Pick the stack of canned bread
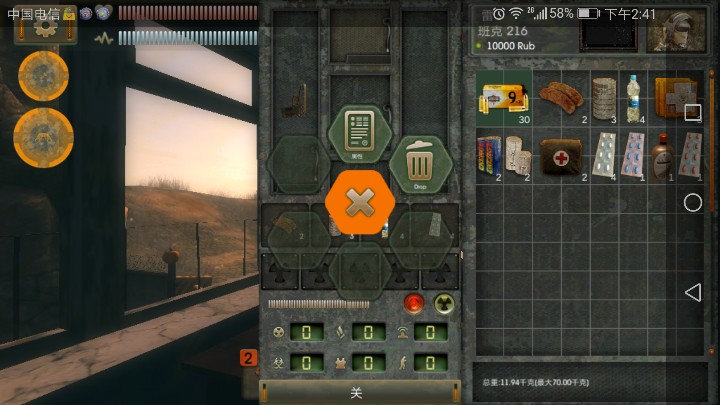This screenshot has width=720, height=405. [x=603, y=97]
